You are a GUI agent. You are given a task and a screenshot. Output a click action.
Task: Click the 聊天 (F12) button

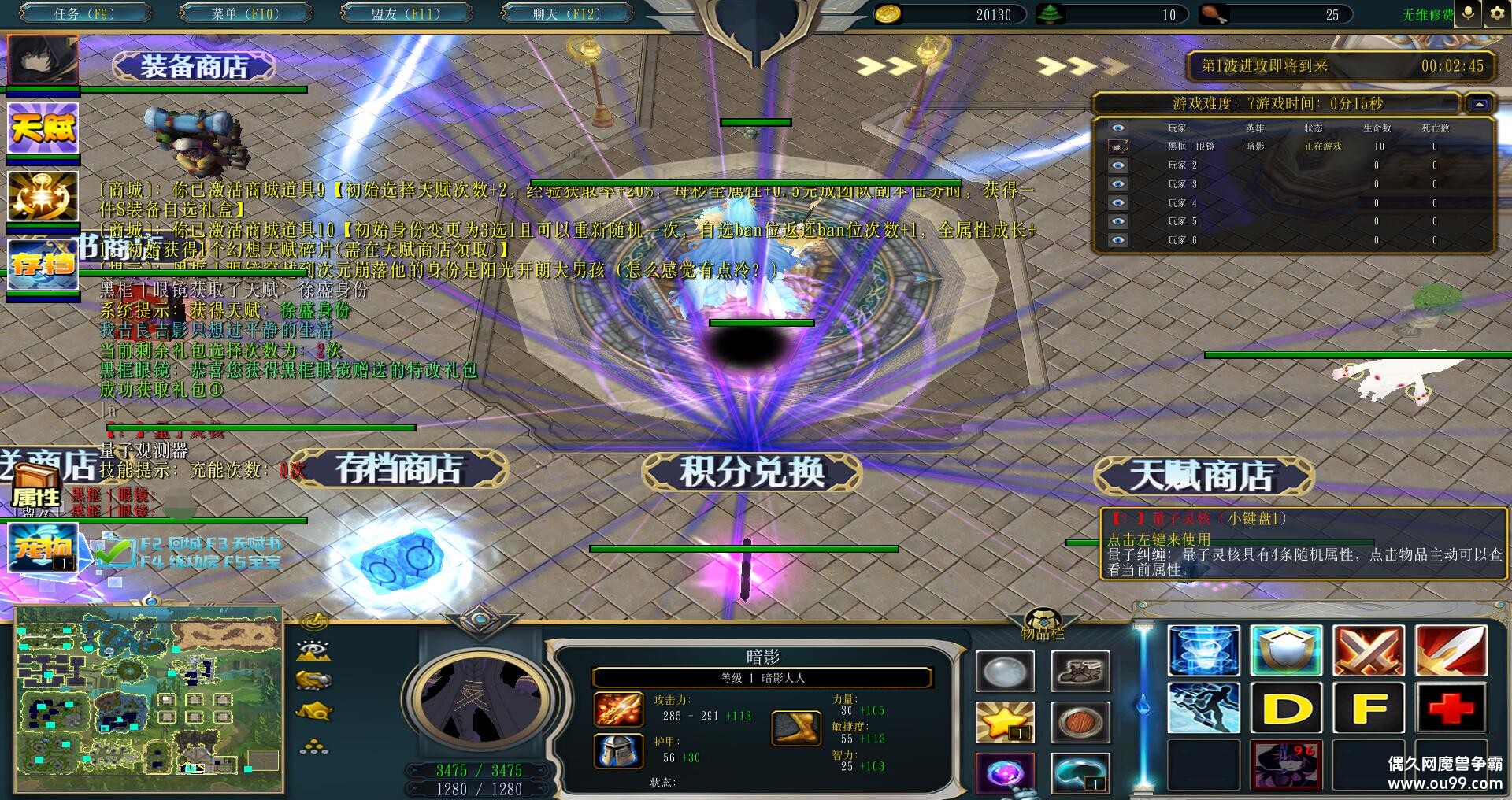click(569, 13)
